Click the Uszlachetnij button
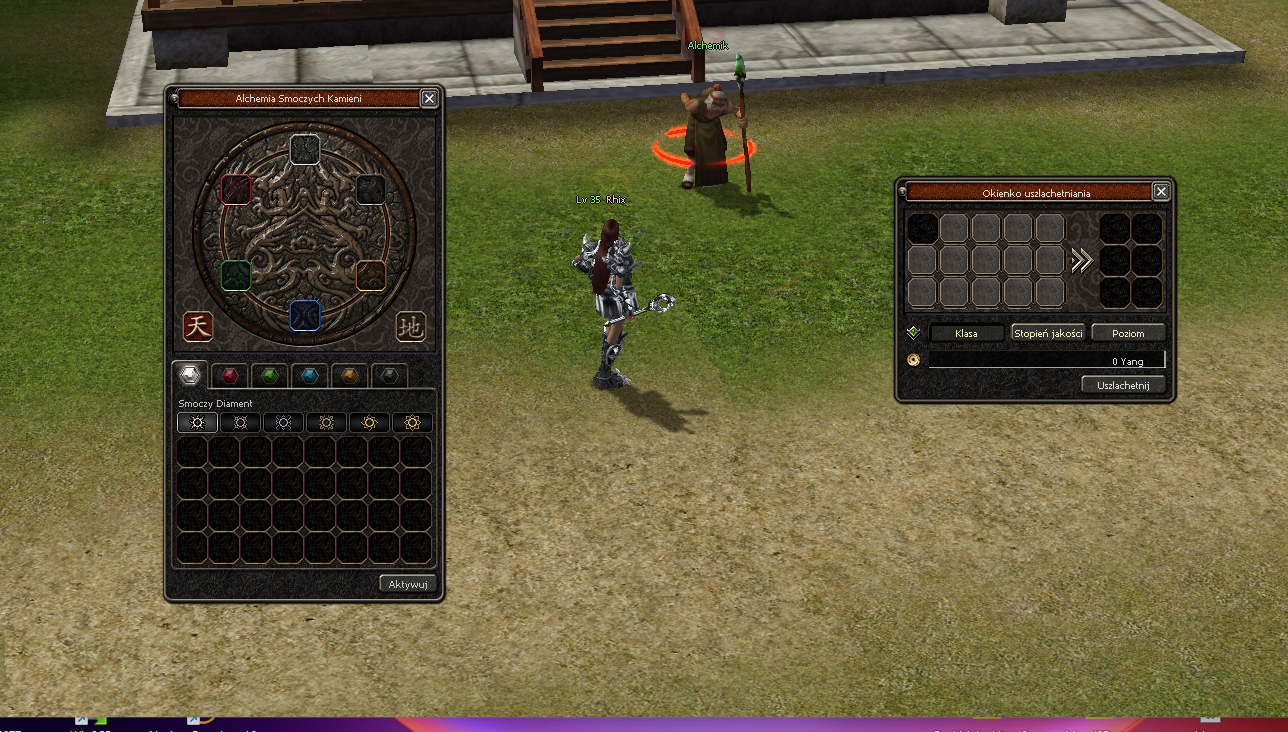 point(1124,385)
